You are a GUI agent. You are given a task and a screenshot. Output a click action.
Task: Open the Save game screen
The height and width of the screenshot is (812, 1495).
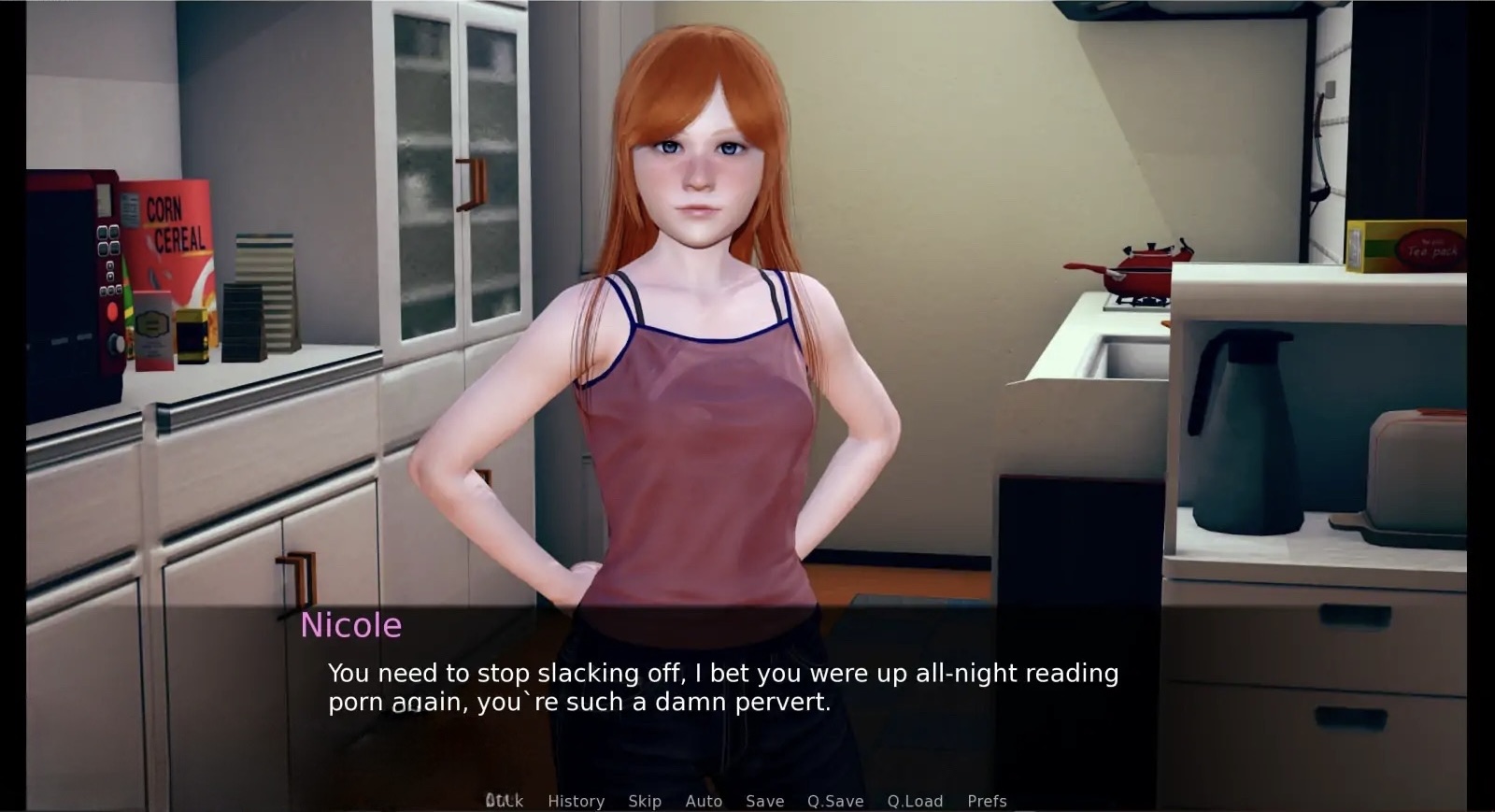(x=764, y=801)
